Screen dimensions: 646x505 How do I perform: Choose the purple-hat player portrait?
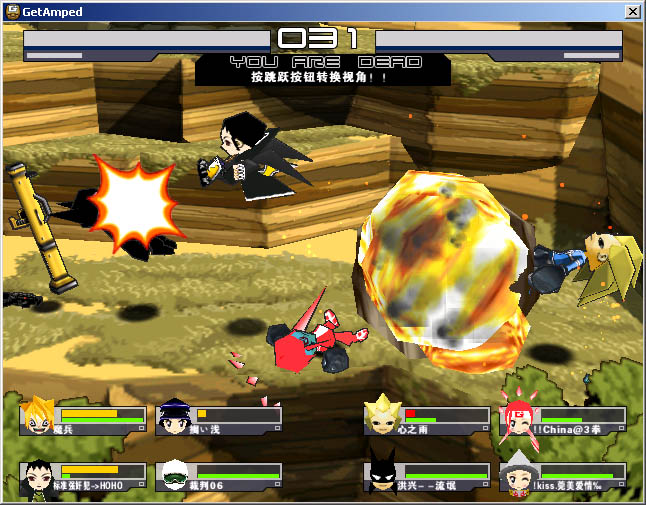coord(174,418)
